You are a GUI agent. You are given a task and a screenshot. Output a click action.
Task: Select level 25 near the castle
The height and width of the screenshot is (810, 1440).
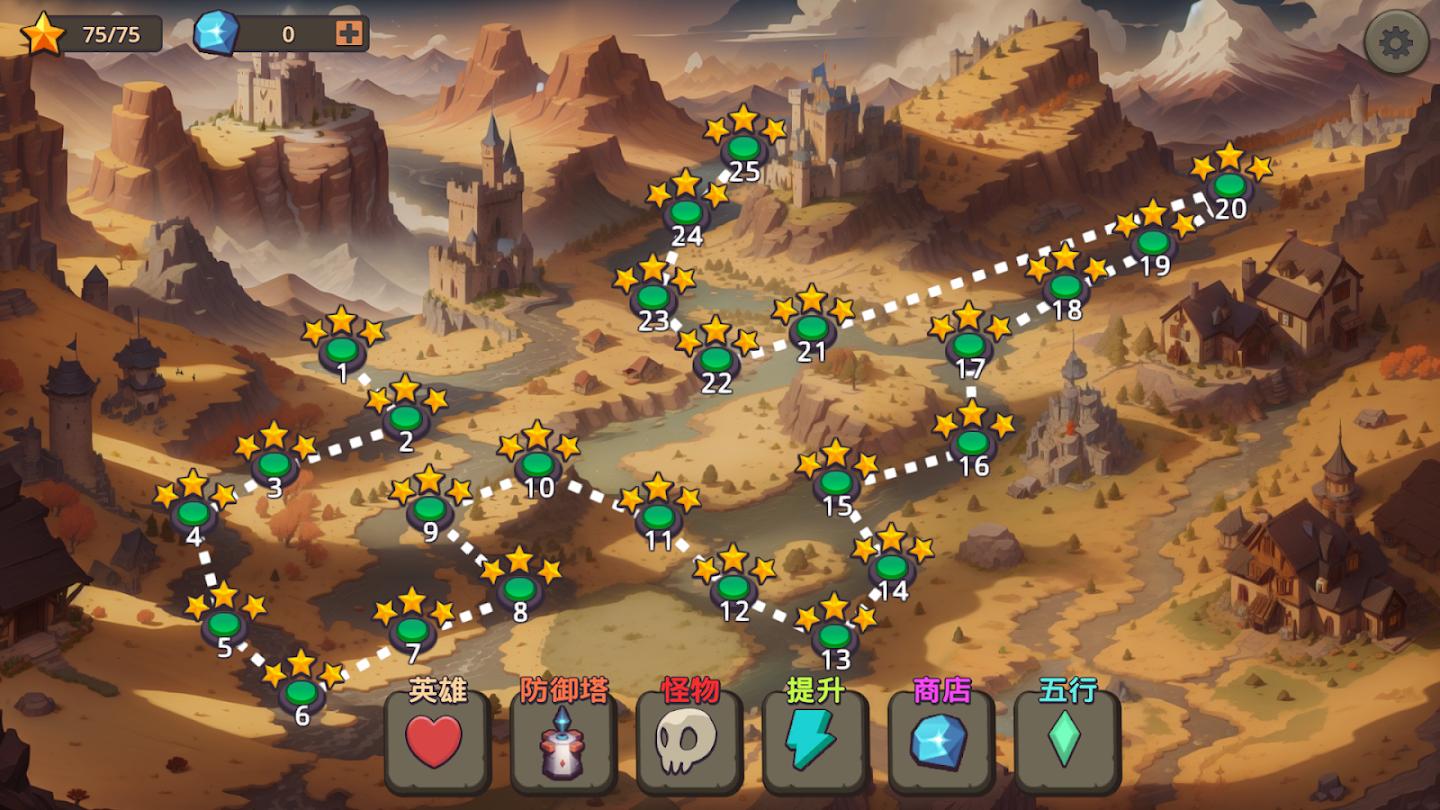coord(745,148)
